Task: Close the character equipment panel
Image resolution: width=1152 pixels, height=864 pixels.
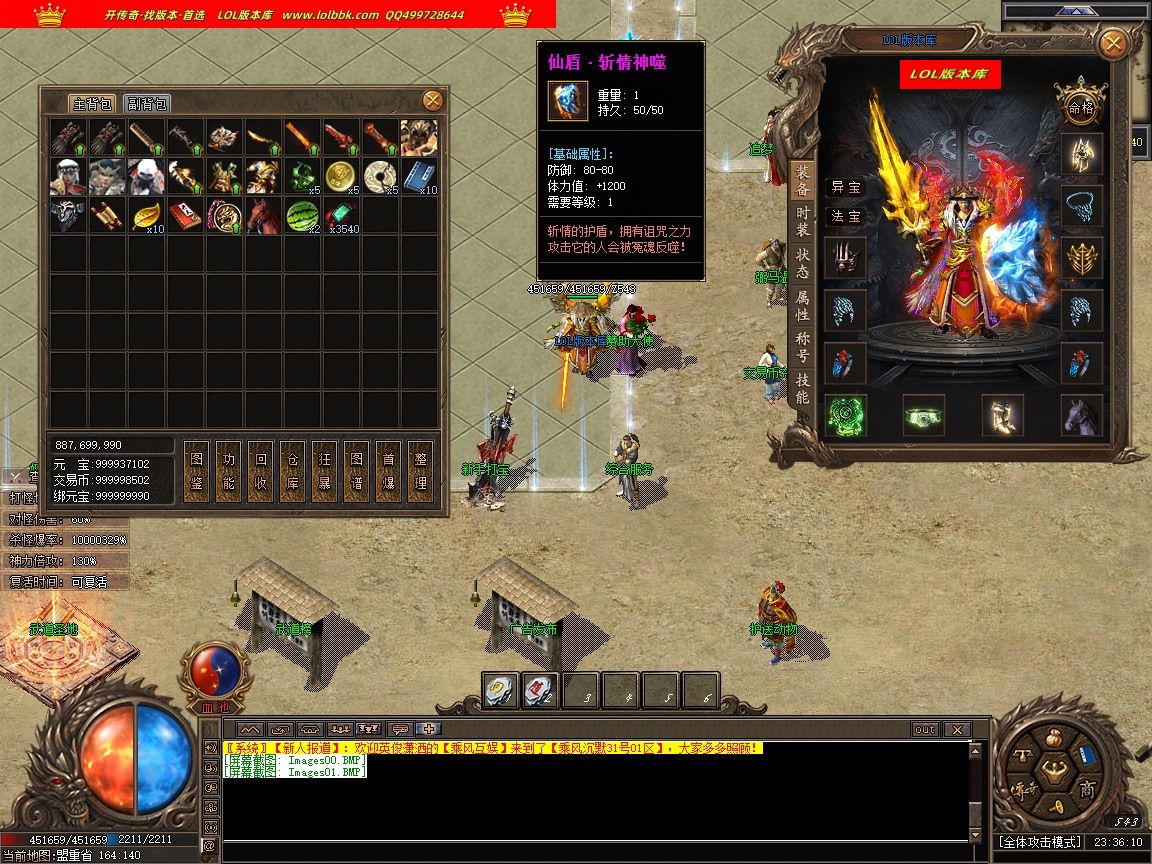Action: pos(1112,44)
